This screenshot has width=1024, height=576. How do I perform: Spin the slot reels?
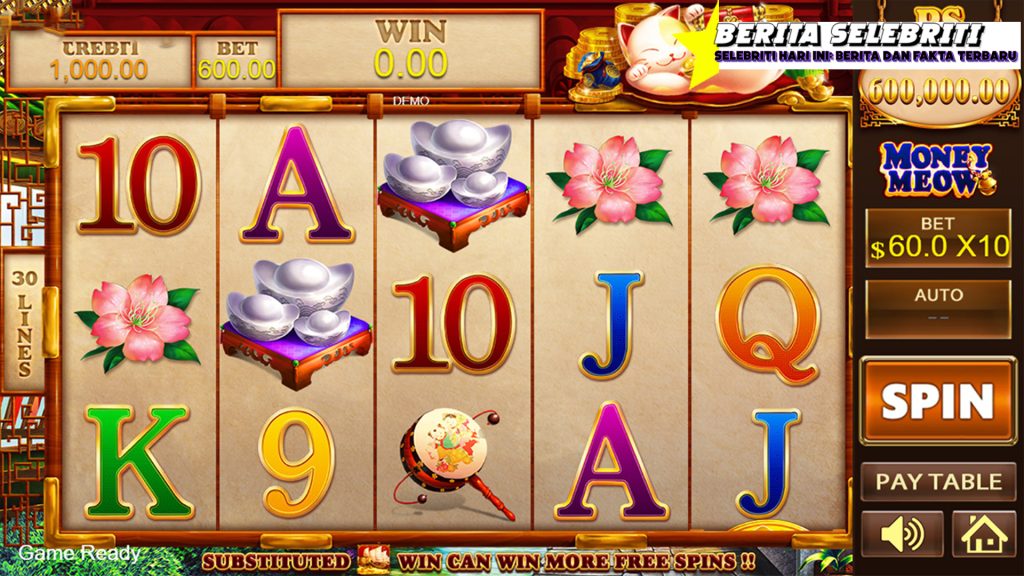click(937, 400)
